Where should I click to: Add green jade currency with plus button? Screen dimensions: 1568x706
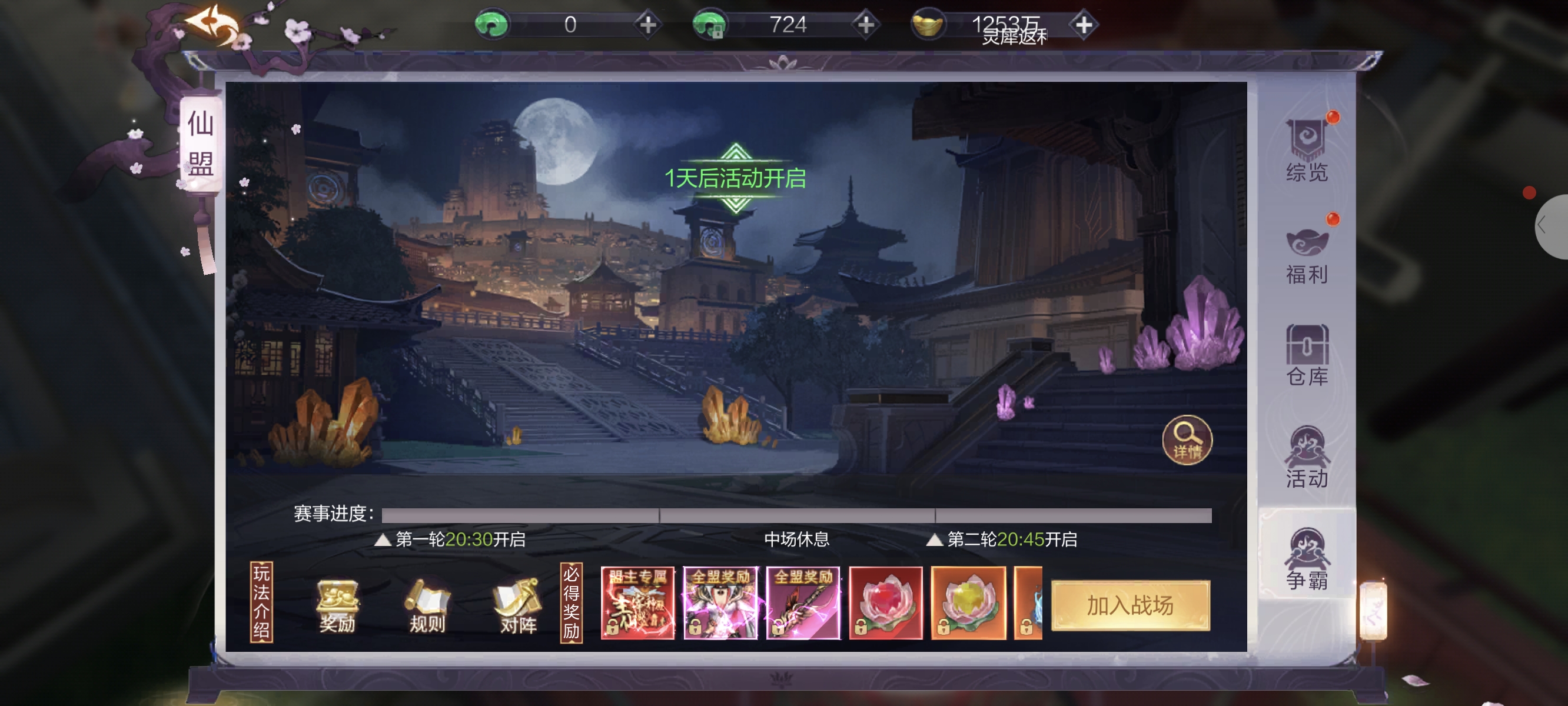point(647,25)
